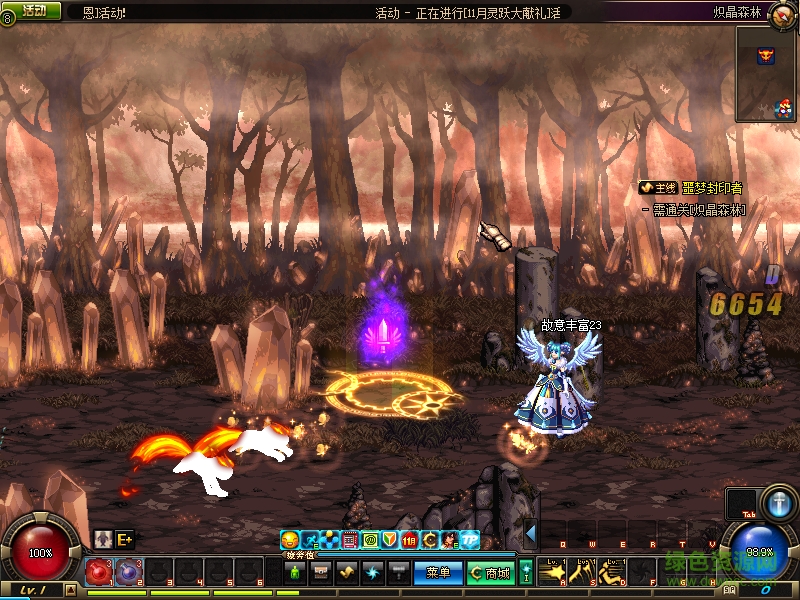The image size is (800, 600).
Task: Open the 商城 shop button
Action: tap(492, 573)
